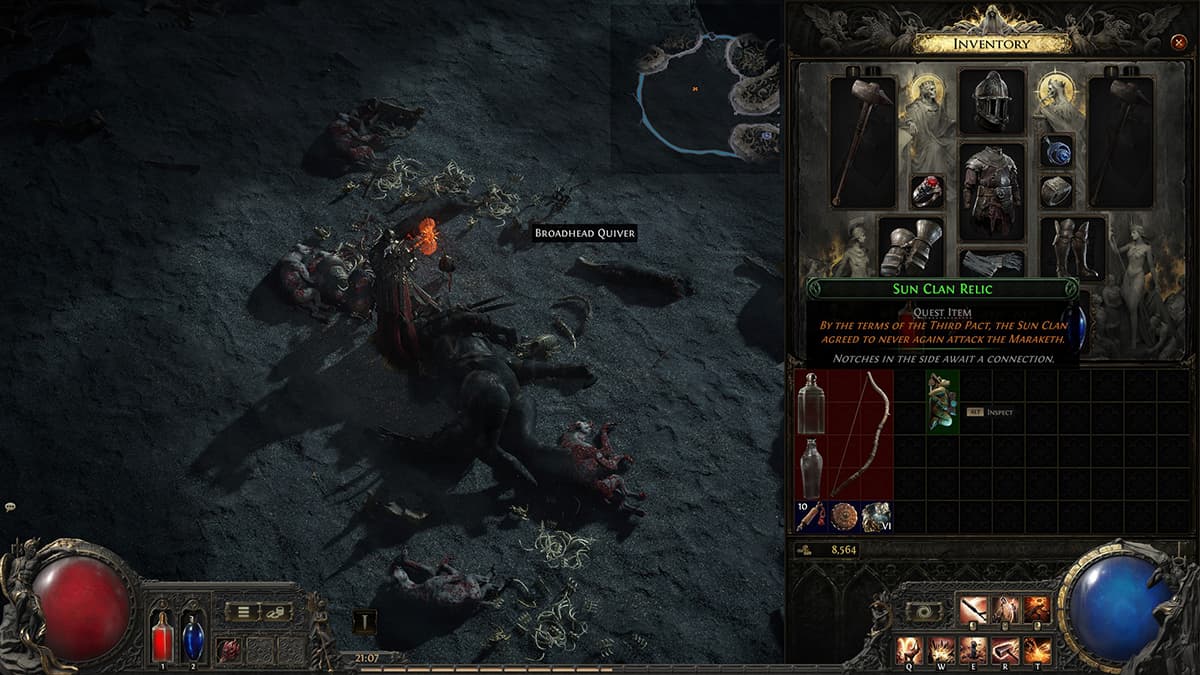Select the equipped helmet slot
This screenshot has width=1200, height=675.
click(x=992, y=101)
